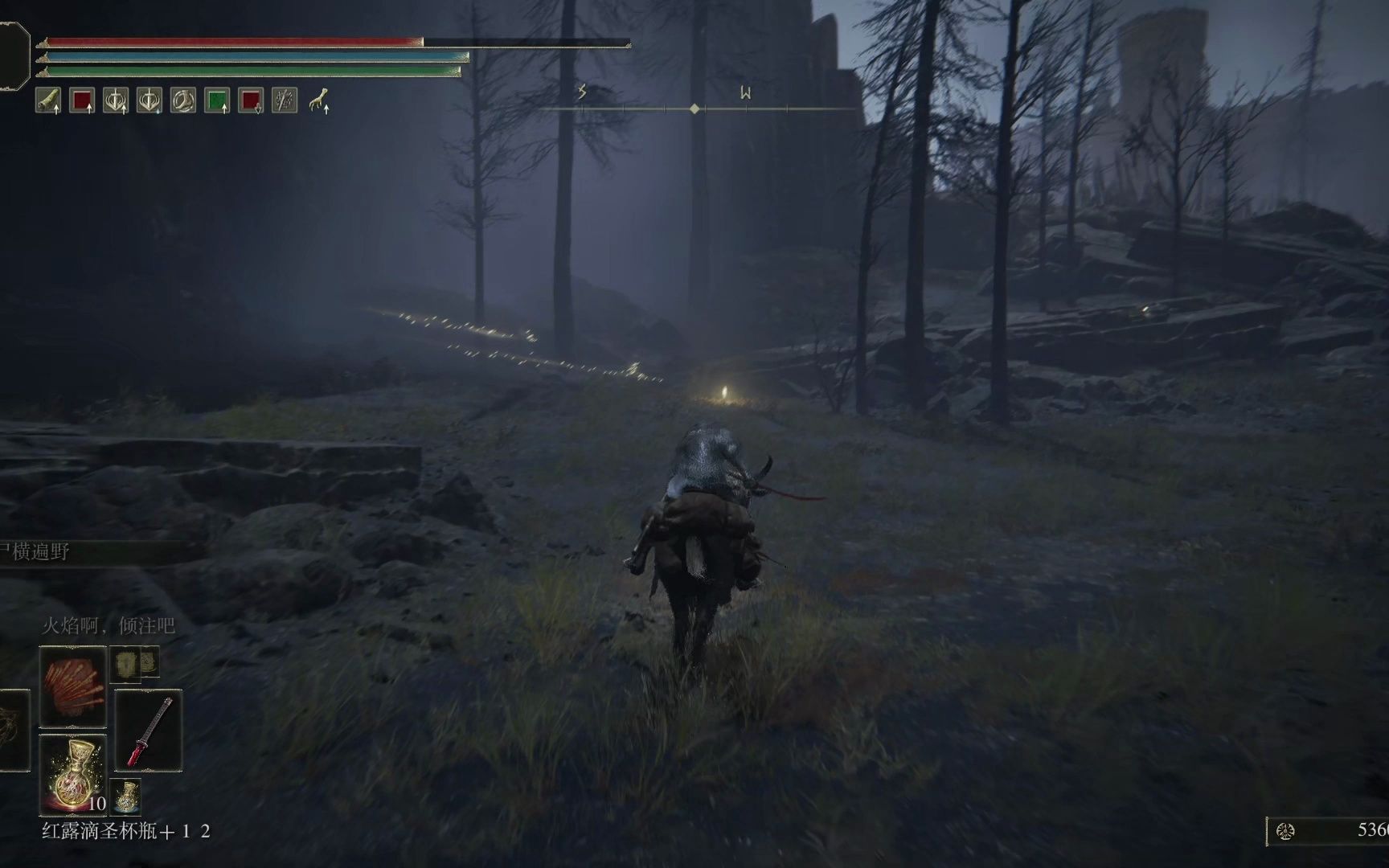1389x868 pixels.
Task: Click the queued next-spell scroll icon
Action: point(126,663)
